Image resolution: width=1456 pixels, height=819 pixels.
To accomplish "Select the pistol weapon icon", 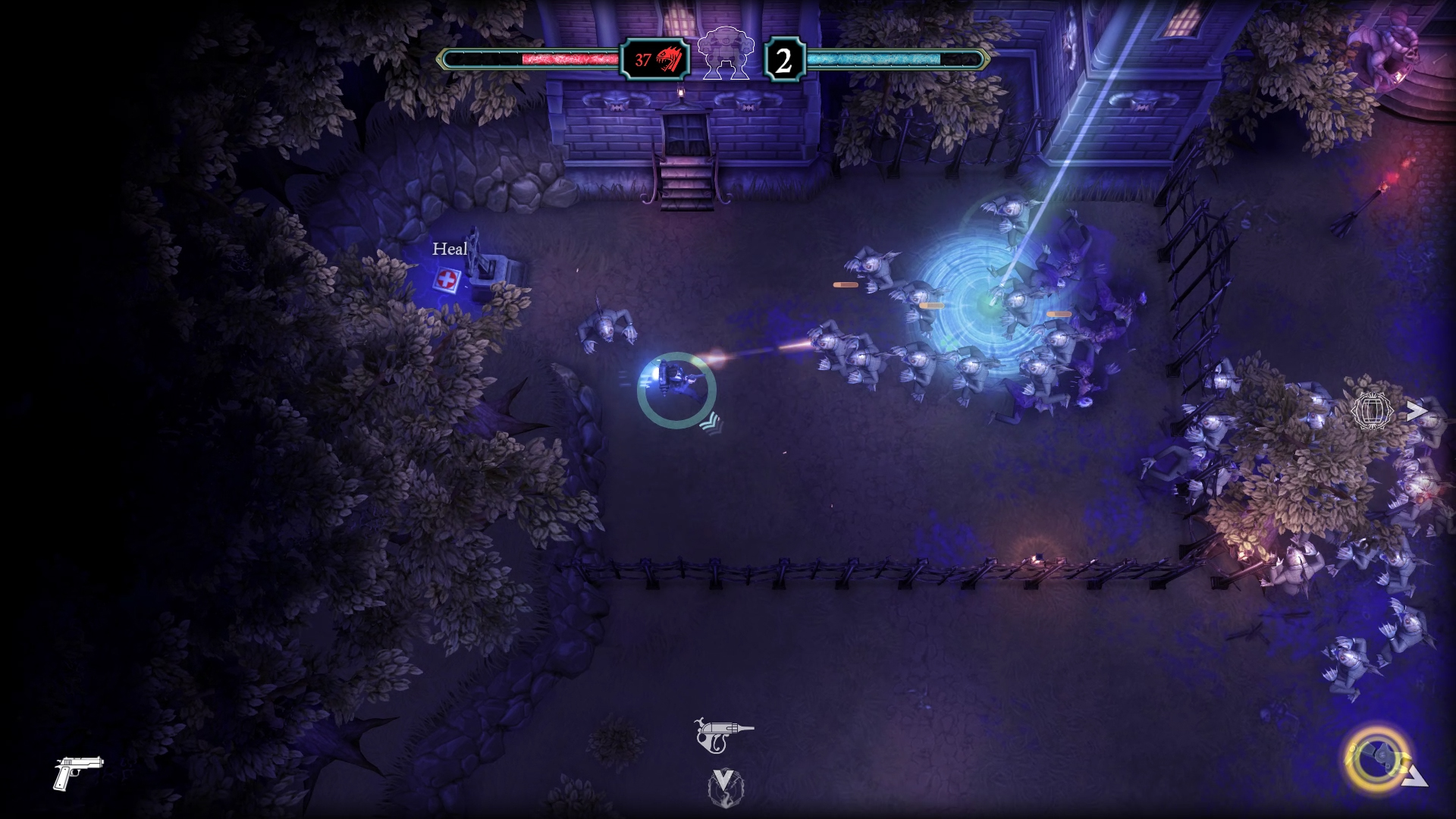I will tap(78, 772).
